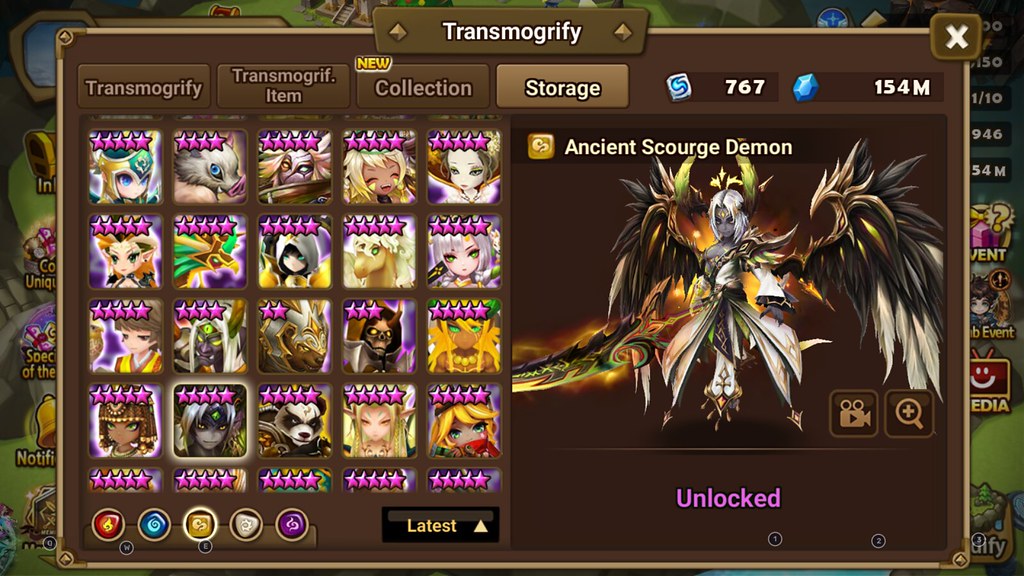
Task: Switch to the Collection tab
Action: (423, 87)
